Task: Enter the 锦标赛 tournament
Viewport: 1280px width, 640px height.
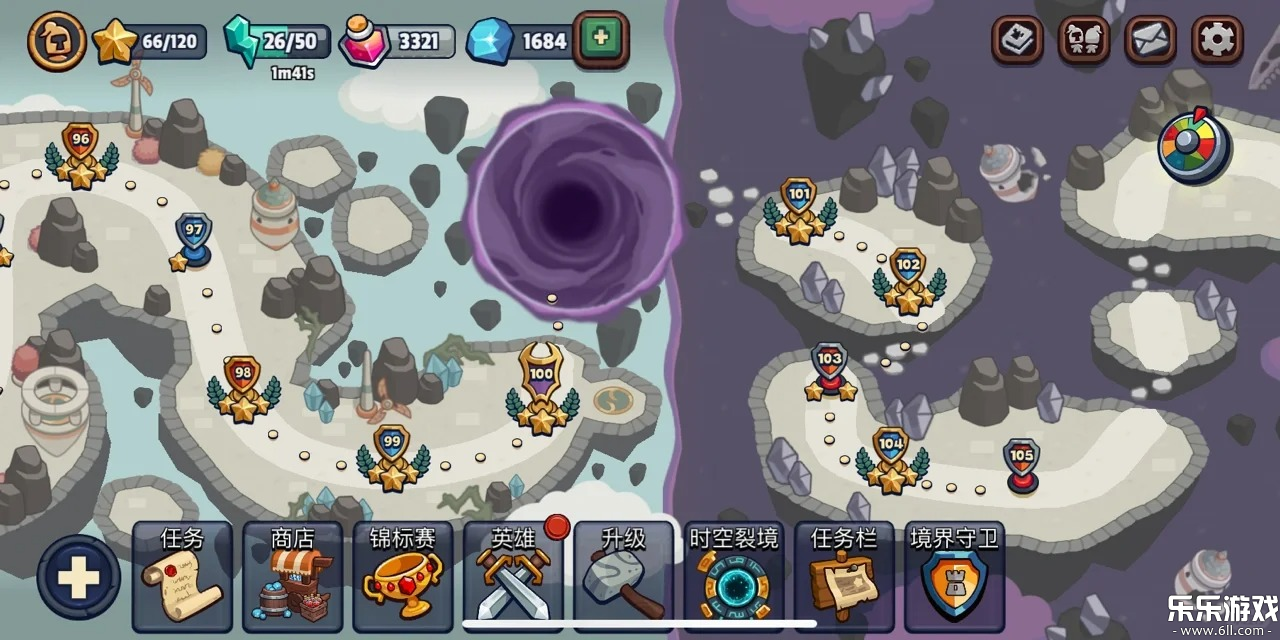Action: (x=402, y=577)
